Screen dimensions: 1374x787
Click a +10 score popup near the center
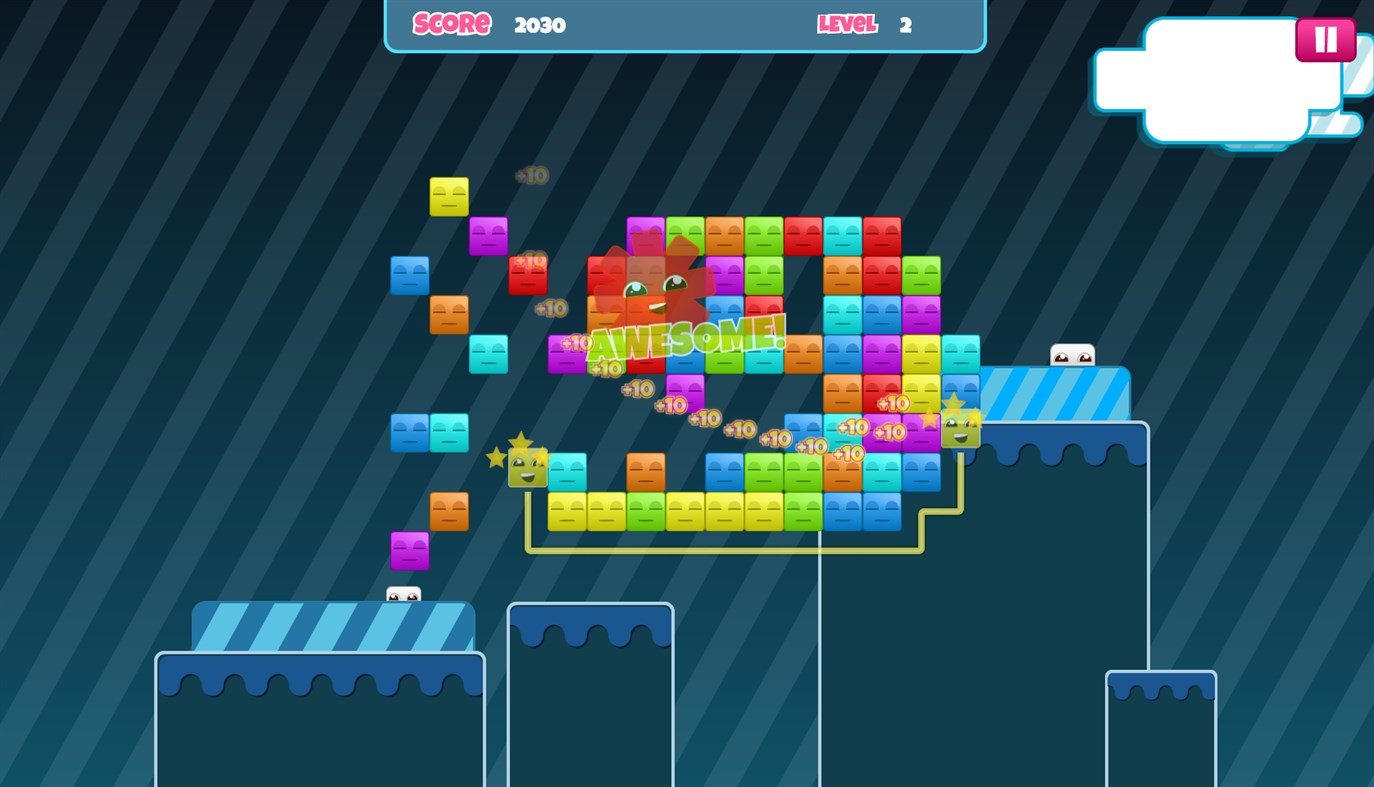click(741, 428)
